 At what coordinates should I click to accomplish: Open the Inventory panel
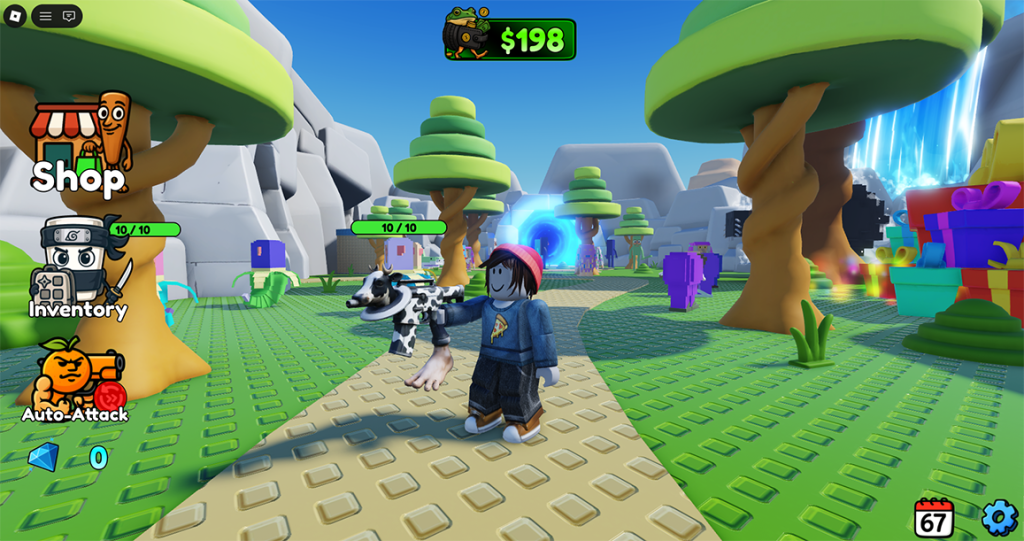(x=77, y=269)
